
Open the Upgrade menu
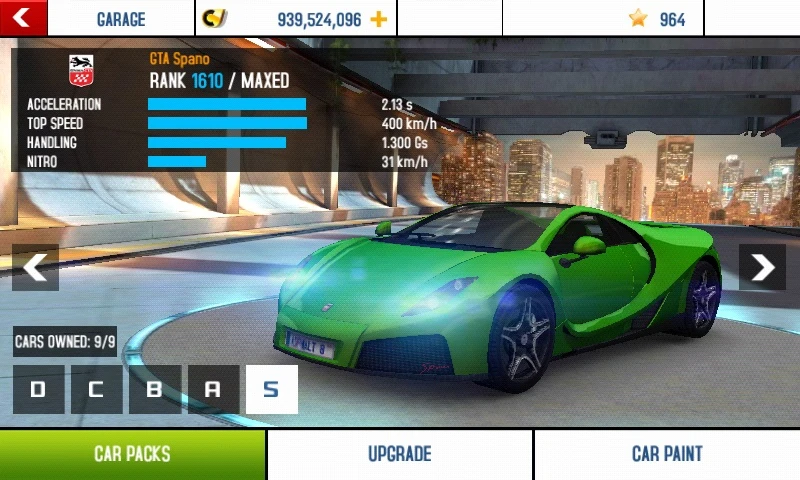(x=399, y=455)
